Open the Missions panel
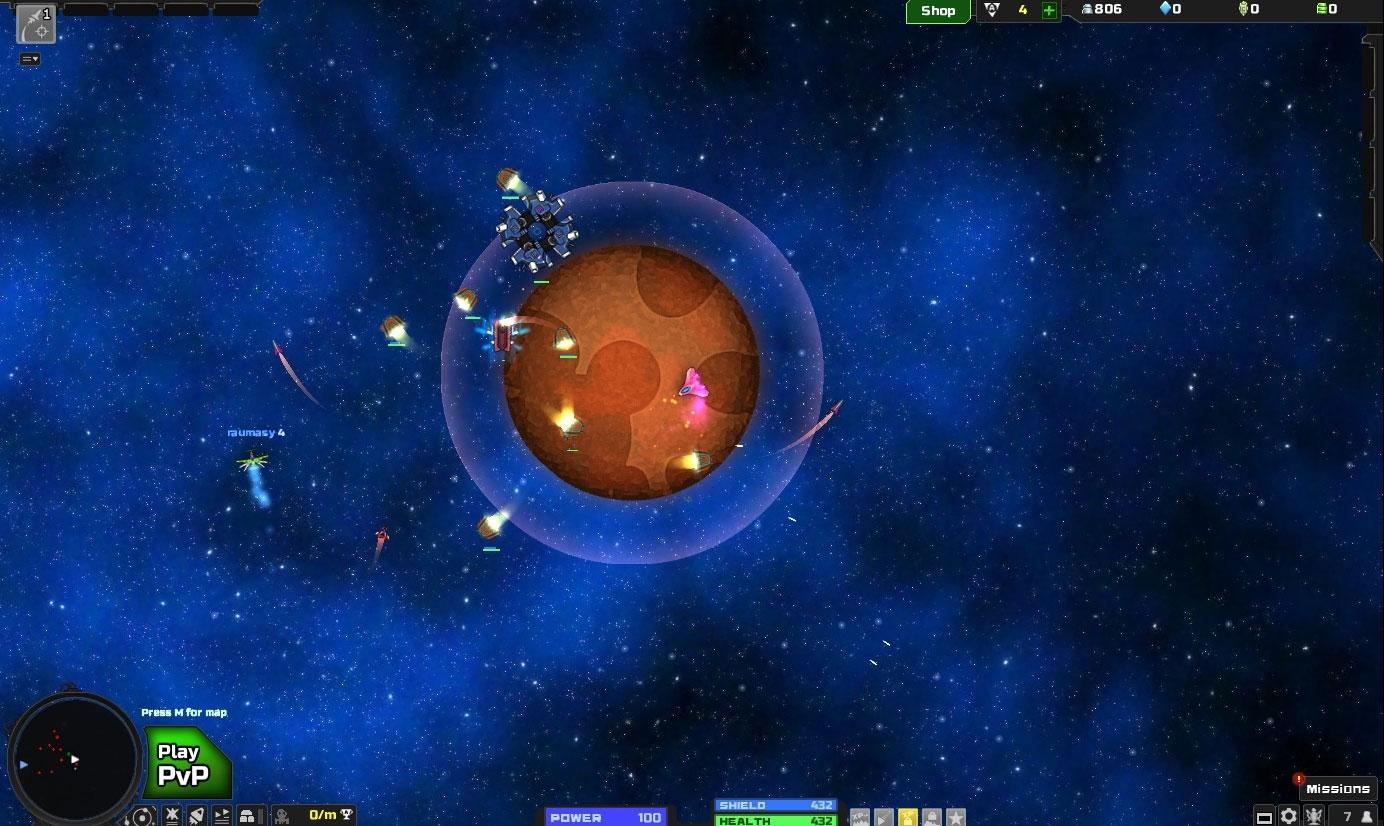Viewport: 1384px width, 826px height. click(x=1338, y=788)
